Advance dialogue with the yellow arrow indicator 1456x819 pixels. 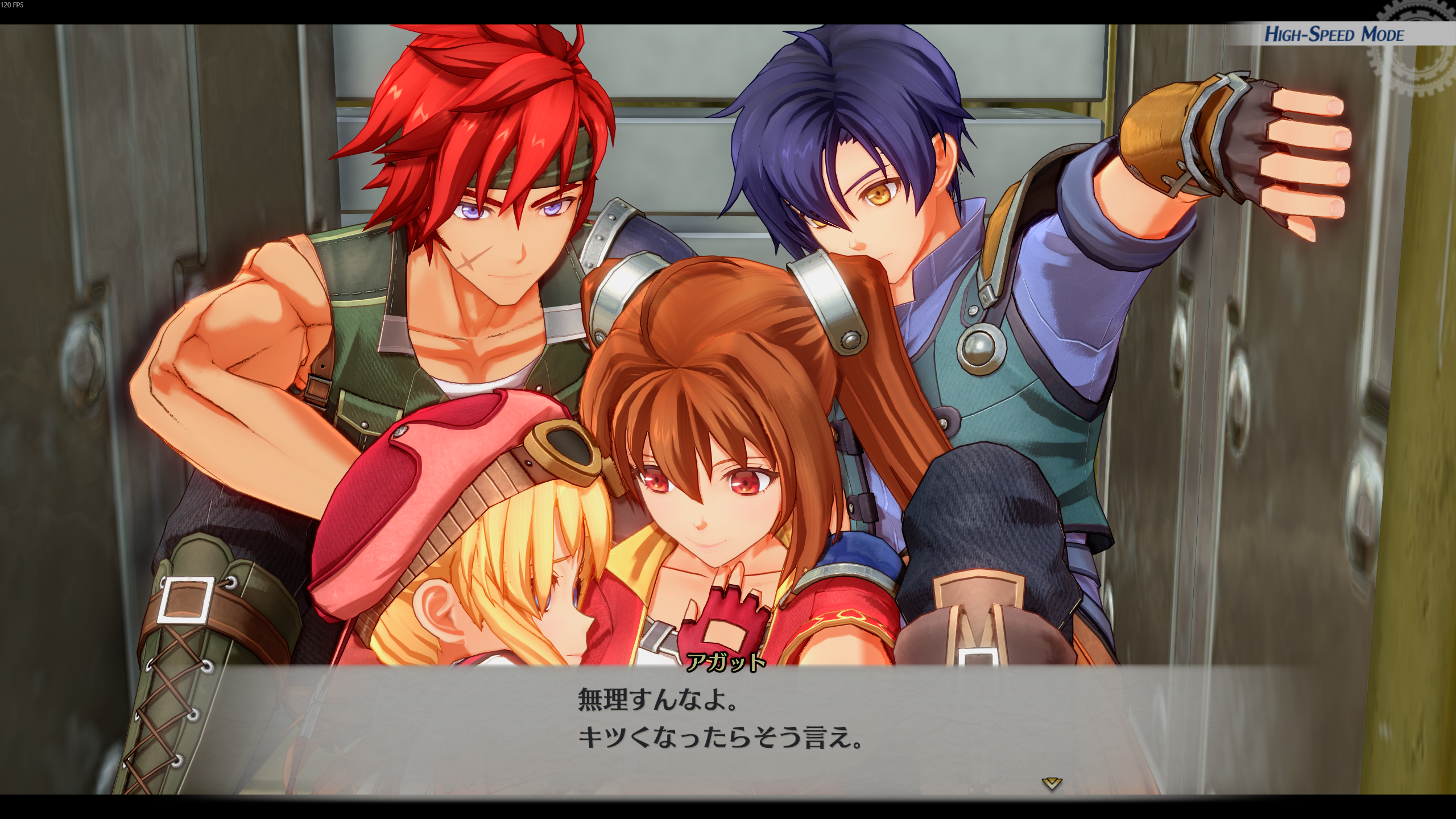click(1052, 784)
